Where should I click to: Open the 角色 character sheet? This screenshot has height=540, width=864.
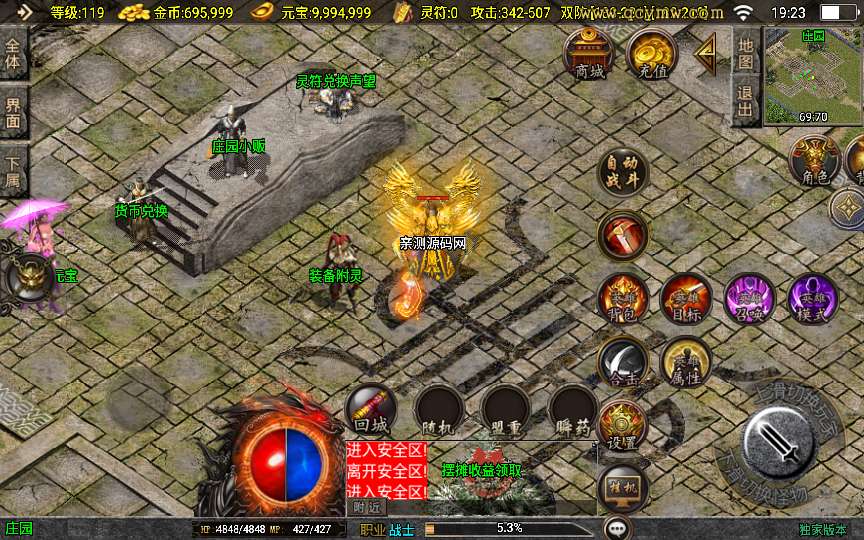pos(814,161)
